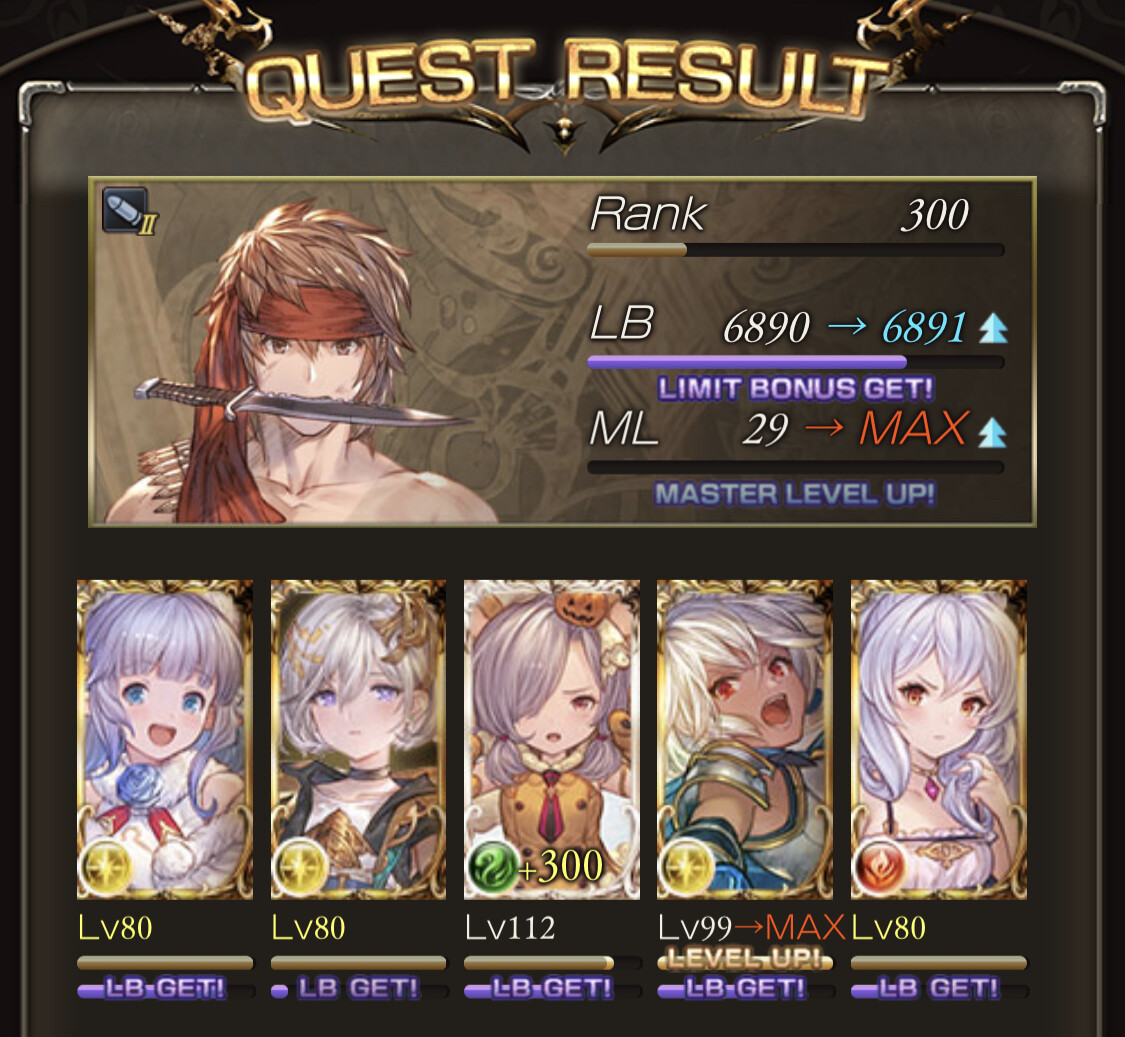Open the pumpkin-hat character card at Lv112
The width and height of the screenshot is (1125, 1037).
point(551,738)
